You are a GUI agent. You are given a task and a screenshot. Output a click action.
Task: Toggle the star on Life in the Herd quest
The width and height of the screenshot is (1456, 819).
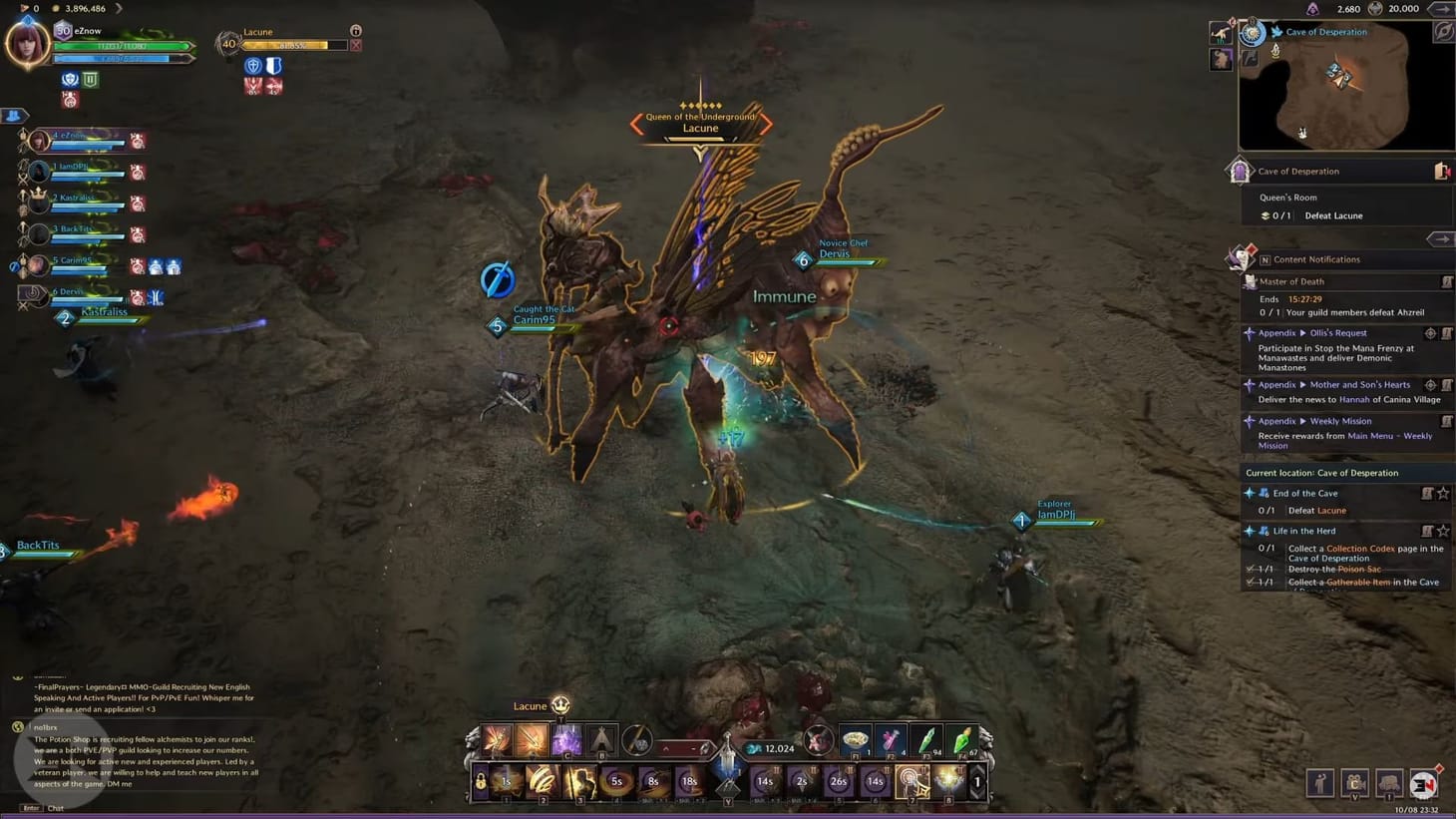point(1443,532)
